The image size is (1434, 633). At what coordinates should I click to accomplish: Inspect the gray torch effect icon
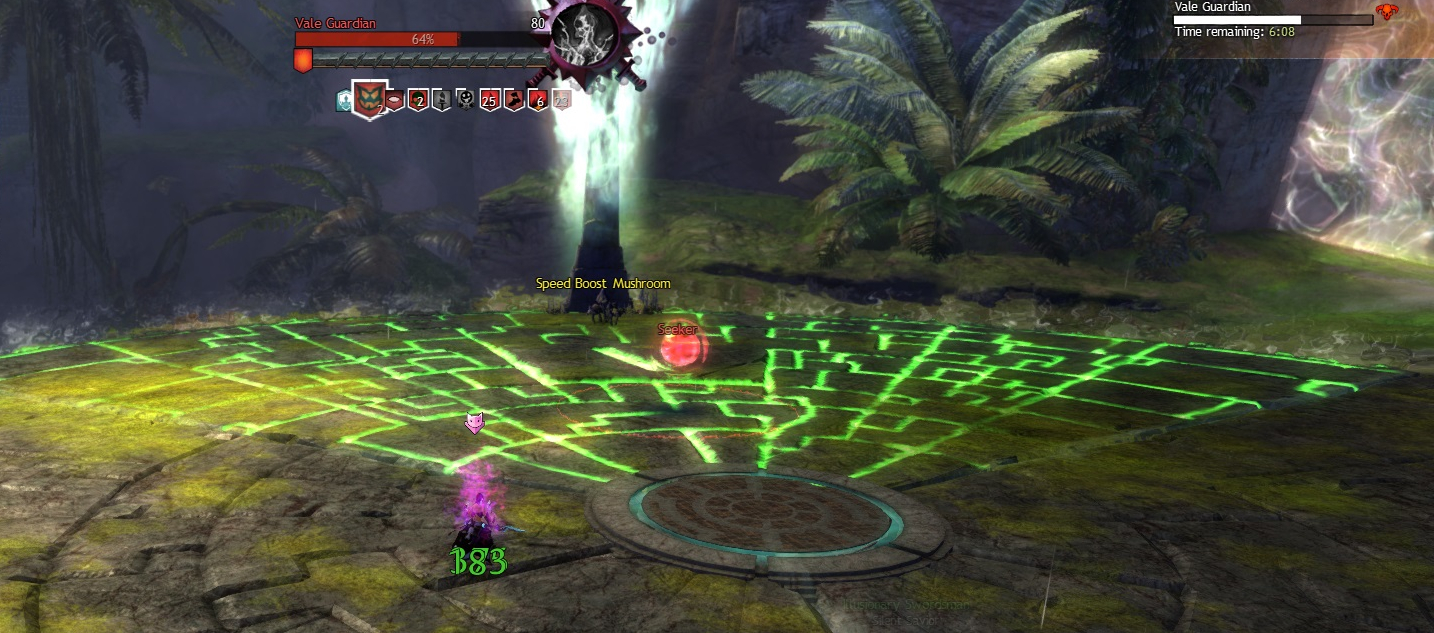tap(441, 100)
